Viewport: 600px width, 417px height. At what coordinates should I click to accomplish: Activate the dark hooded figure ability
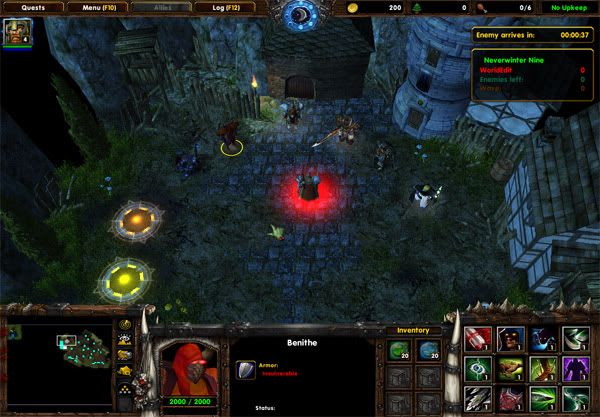(511, 340)
